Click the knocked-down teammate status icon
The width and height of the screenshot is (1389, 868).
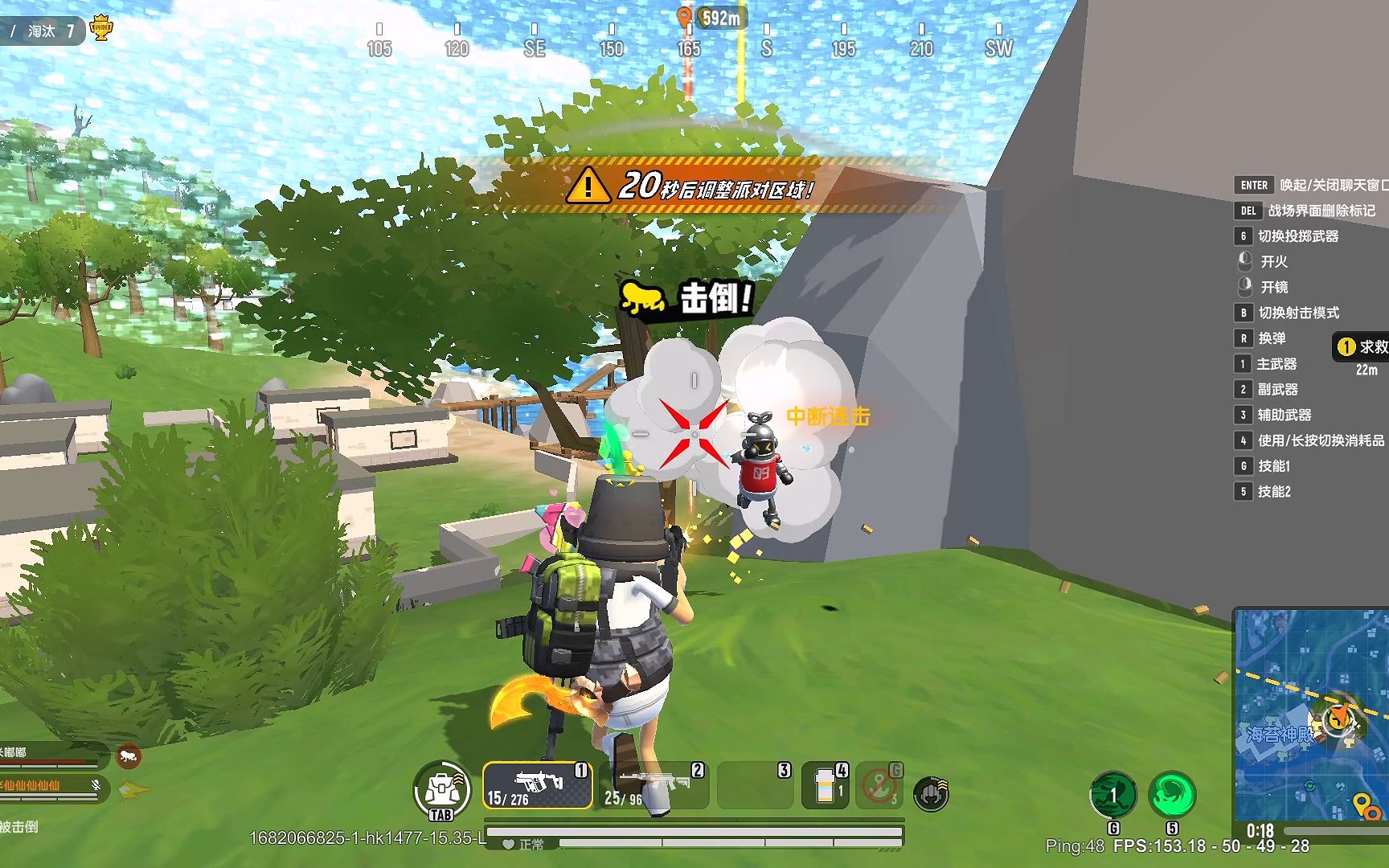129,755
